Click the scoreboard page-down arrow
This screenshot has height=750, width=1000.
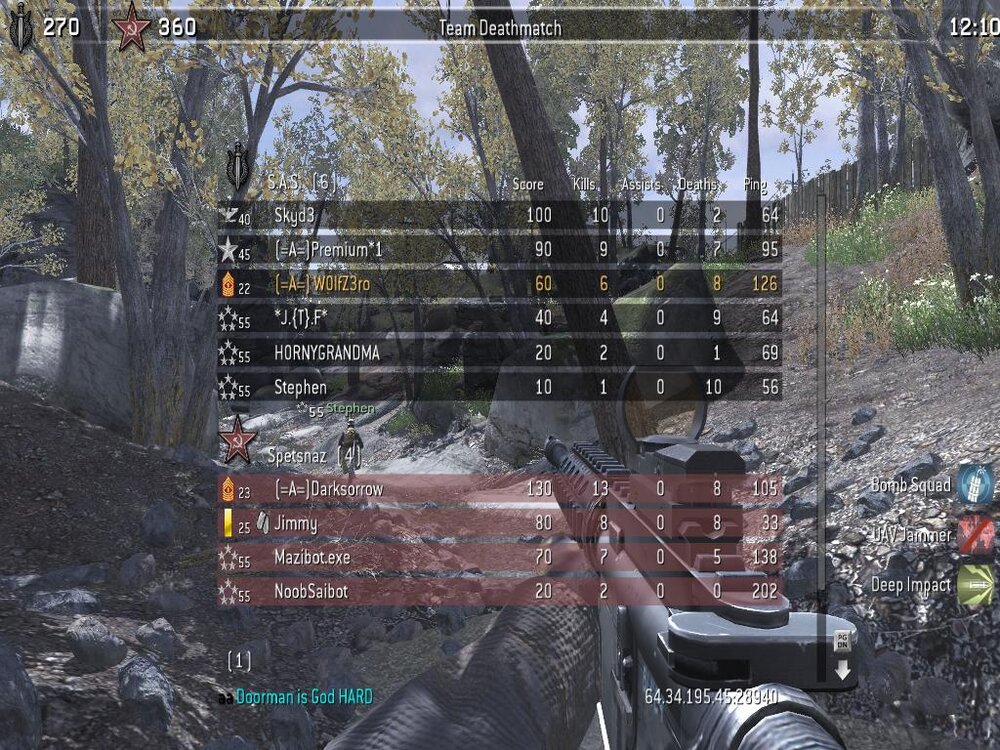pyautogui.click(x=842, y=658)
